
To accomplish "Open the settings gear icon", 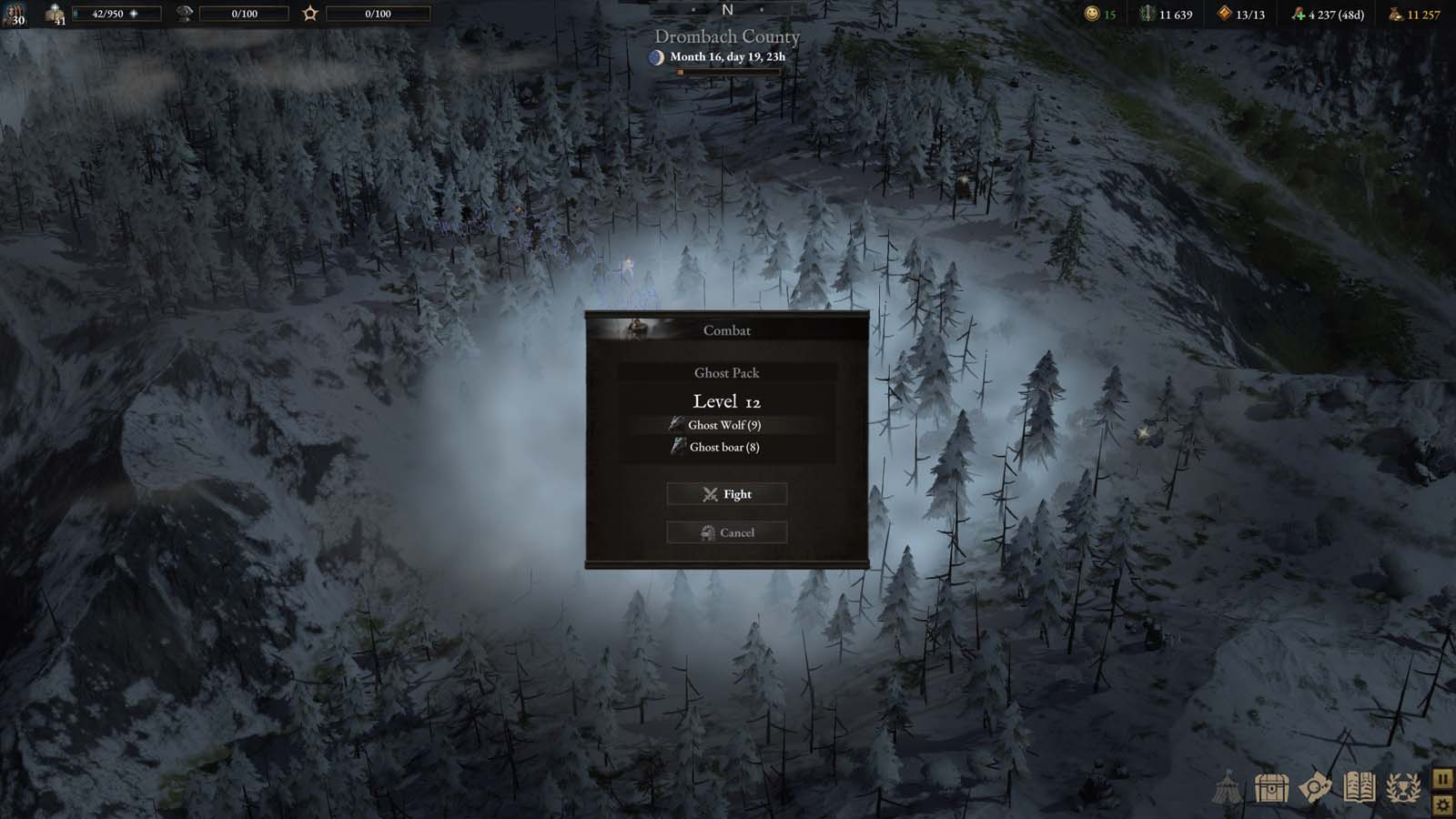I will 1442,804.
